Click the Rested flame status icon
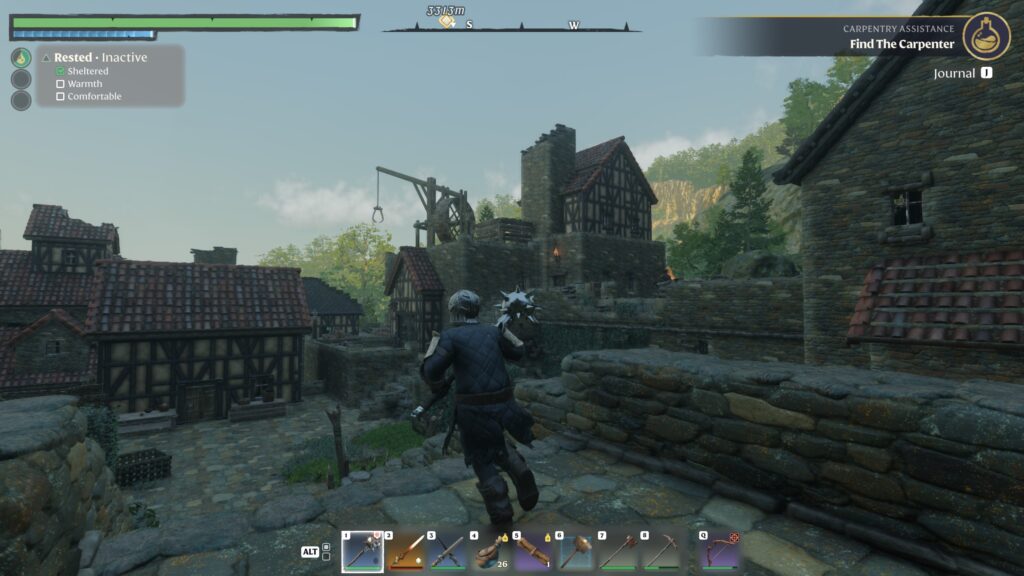The height and width of the screenshot is (576, 1024). (21, 58)
